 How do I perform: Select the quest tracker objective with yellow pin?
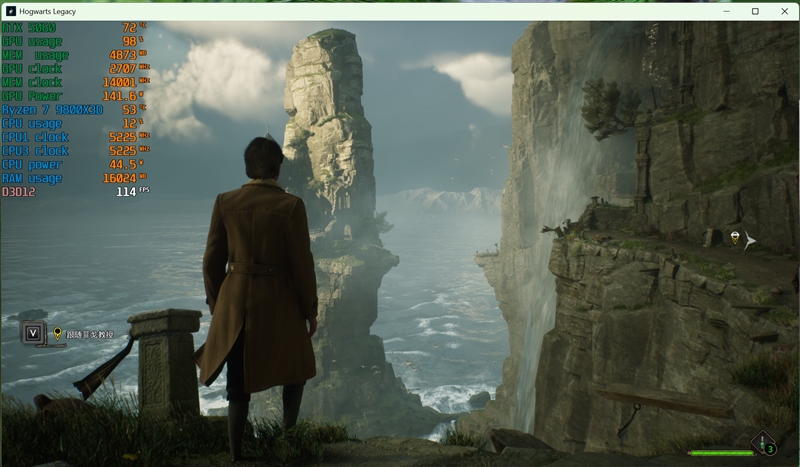85,334
